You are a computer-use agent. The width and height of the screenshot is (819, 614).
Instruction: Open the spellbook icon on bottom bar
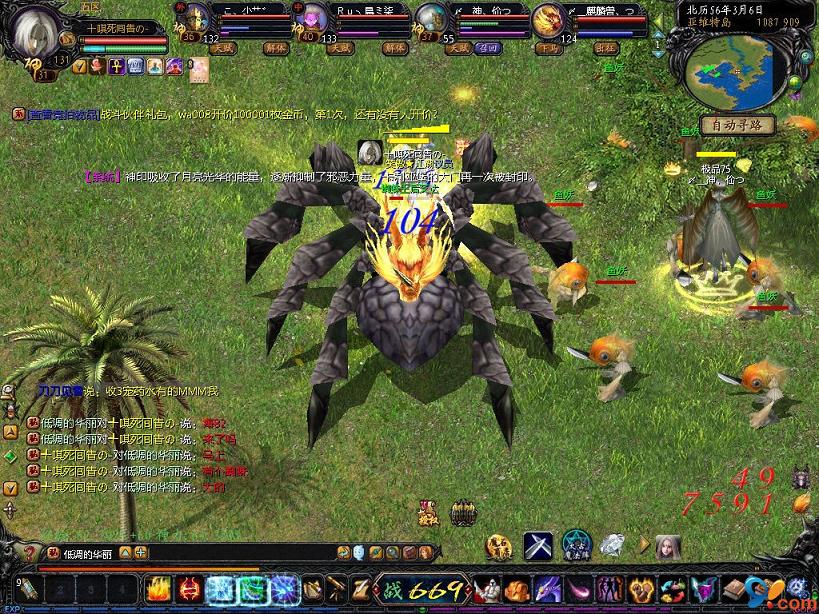pos(737,588)
